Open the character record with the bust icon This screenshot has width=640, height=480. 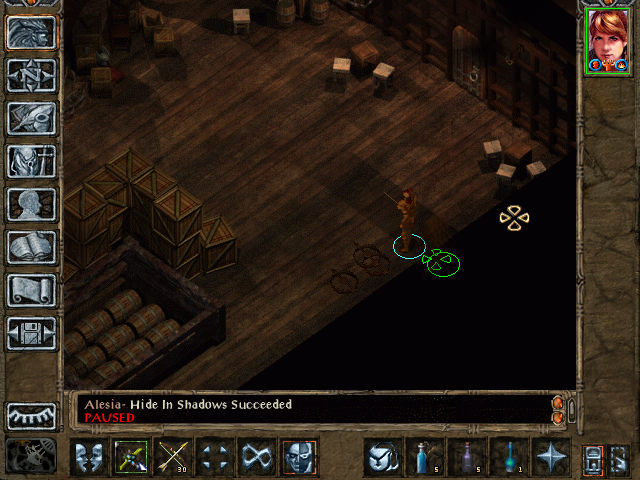pyautogui.click(x=31, y=204)
